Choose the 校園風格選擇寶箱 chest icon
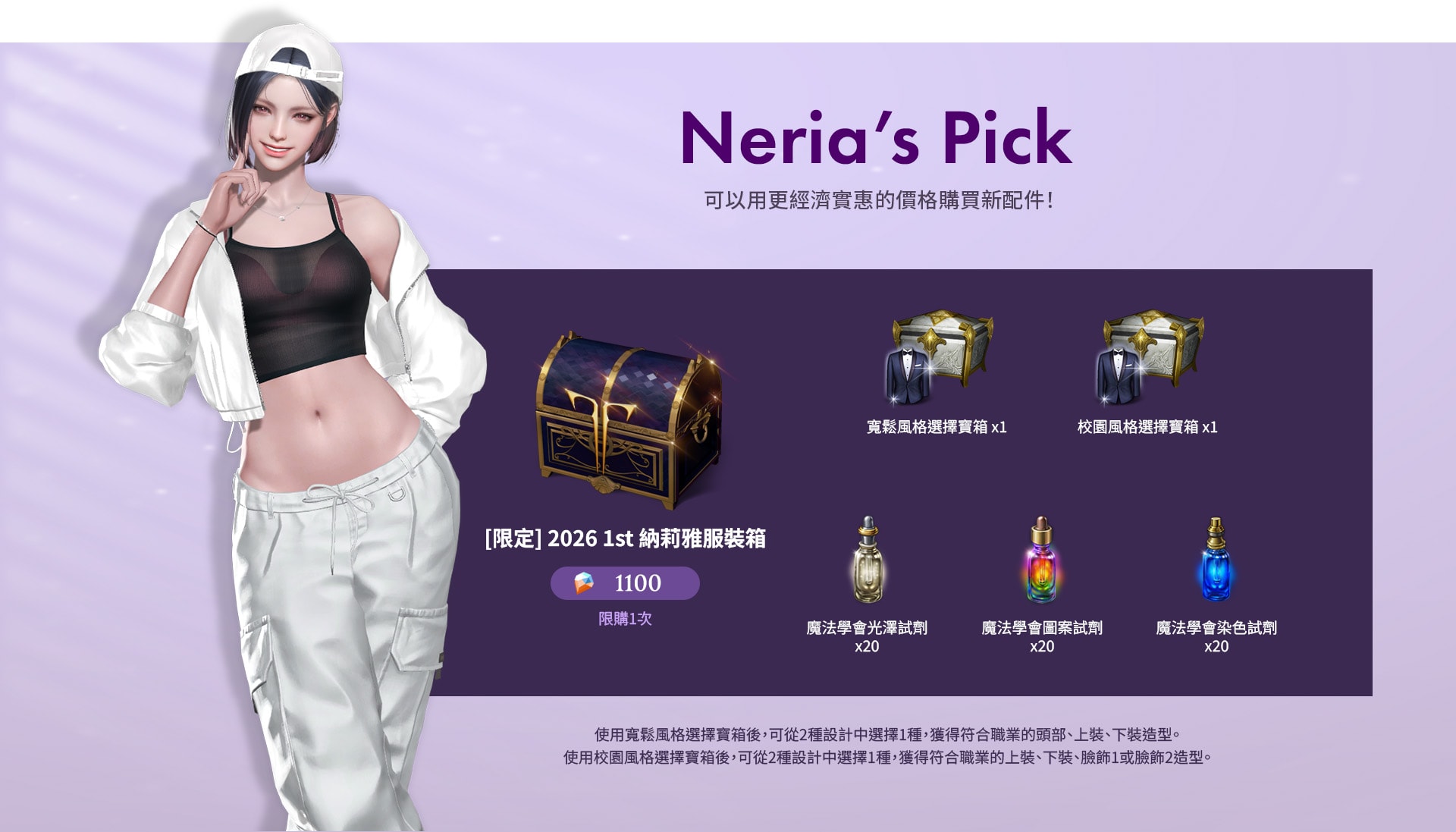1456x832 pixels. tap(1149, 356)
